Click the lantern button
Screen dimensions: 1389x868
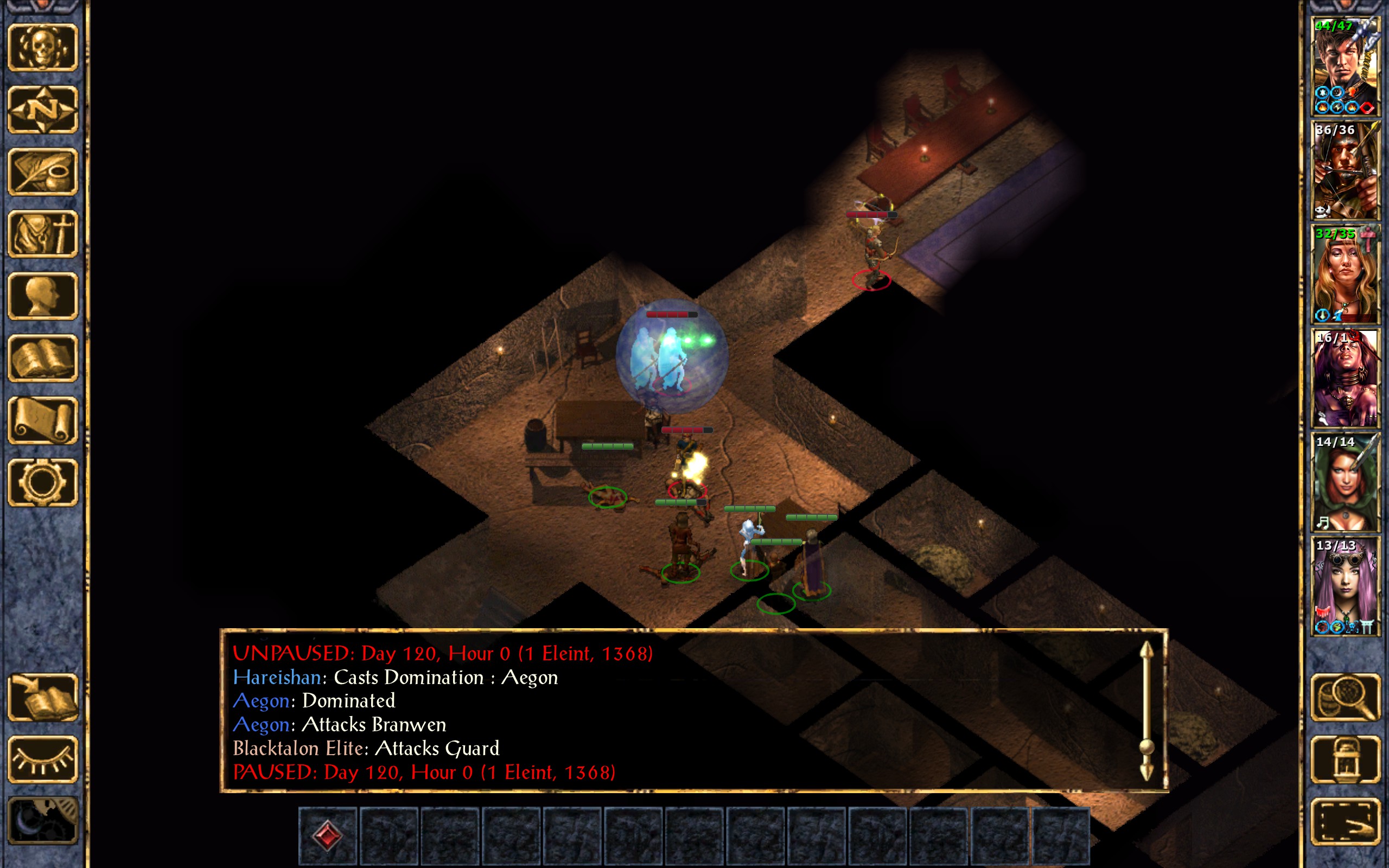[x=1345, y=759]
